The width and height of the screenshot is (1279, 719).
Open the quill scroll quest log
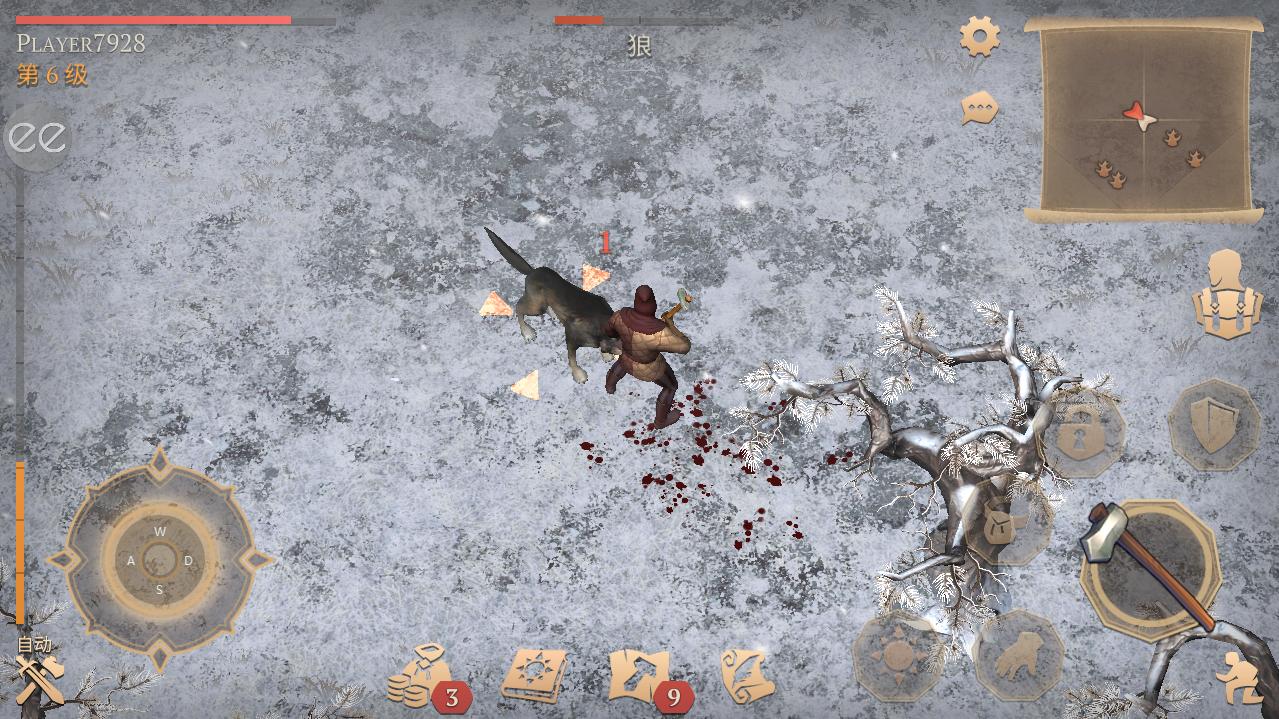pos(747,675)
